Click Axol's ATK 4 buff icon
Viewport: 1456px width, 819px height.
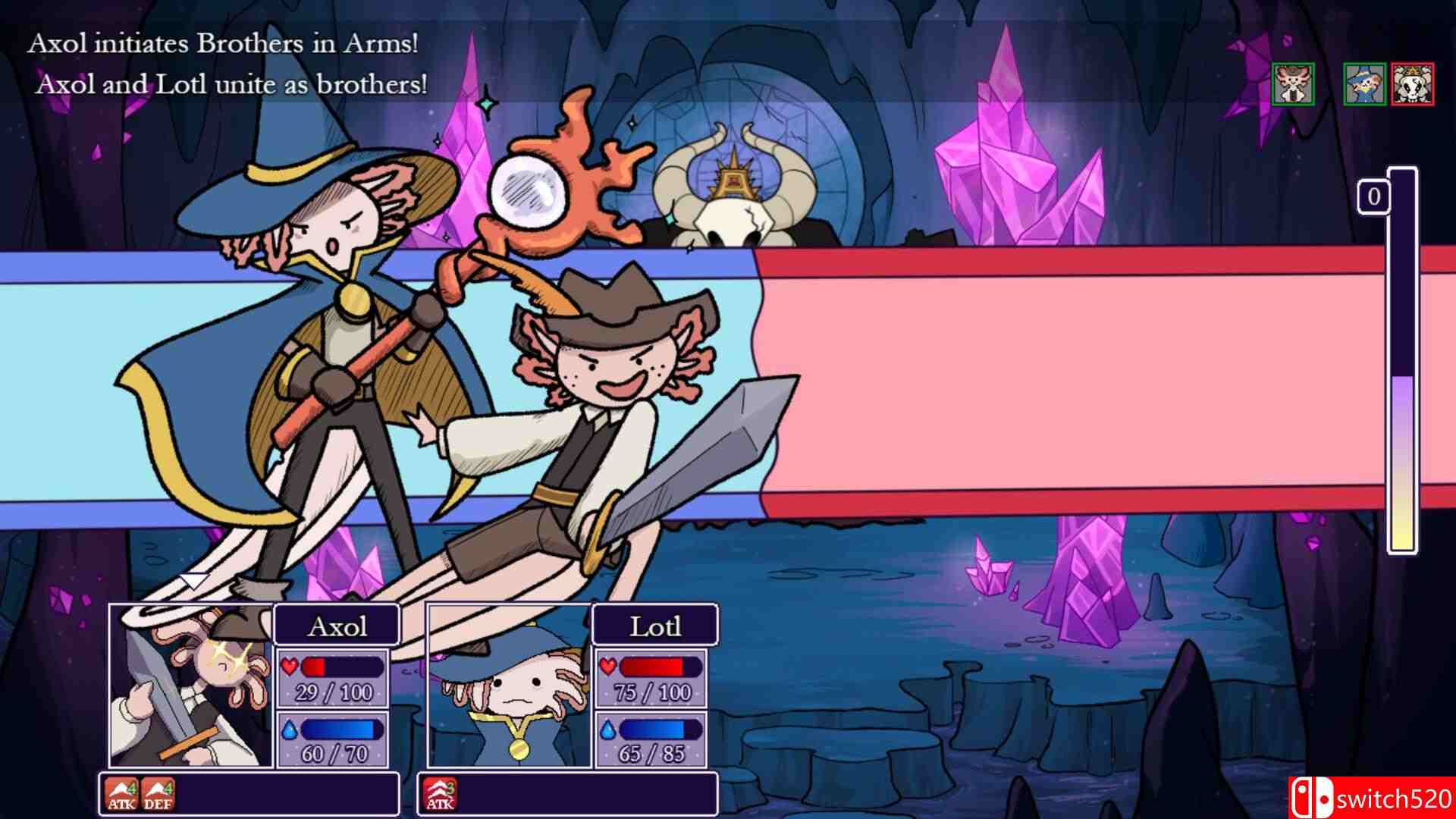(121, 794)
